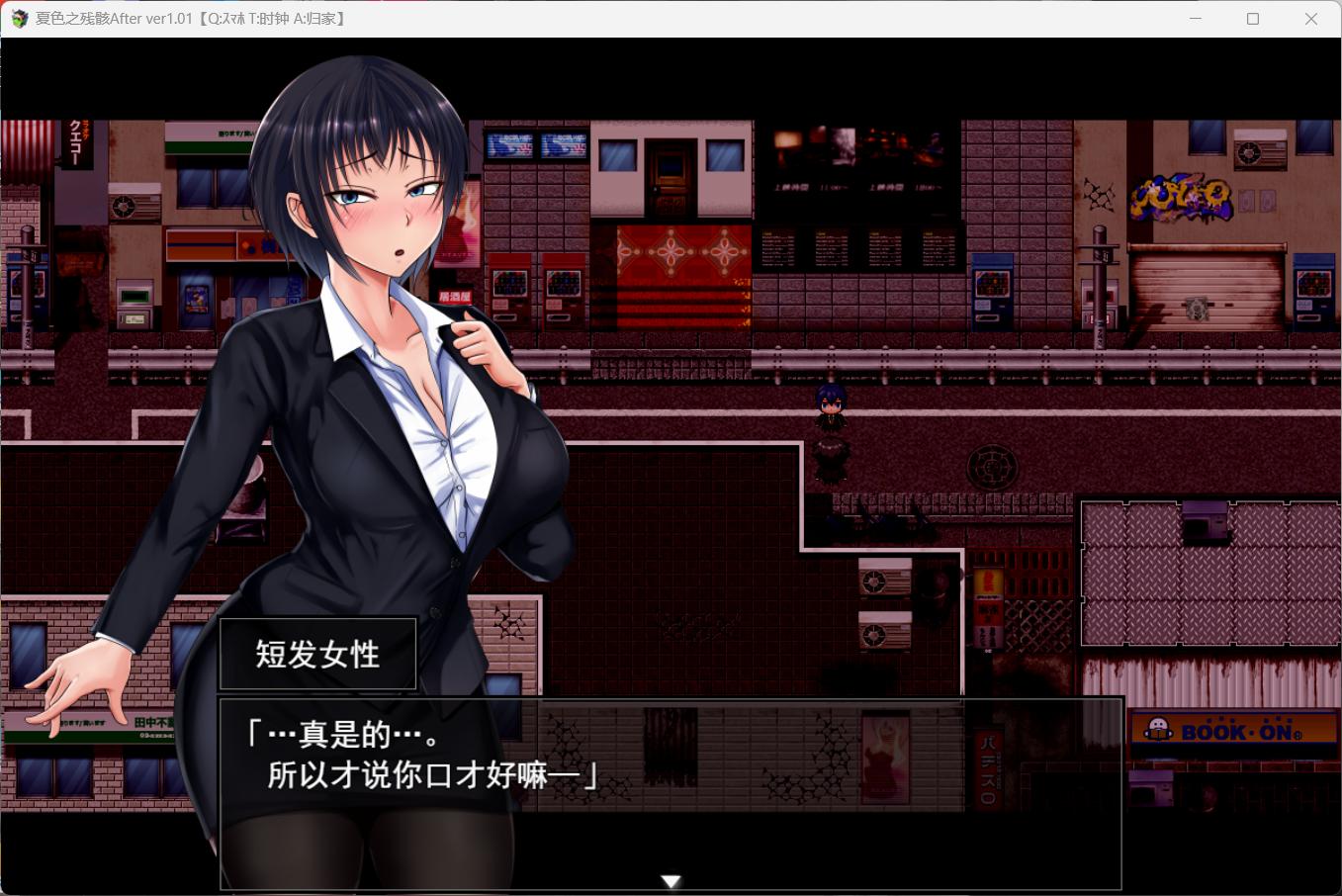Screen dimensions: 1342x896
Task: Click the ATM machine near the convenience store
Action: point(135,302)
